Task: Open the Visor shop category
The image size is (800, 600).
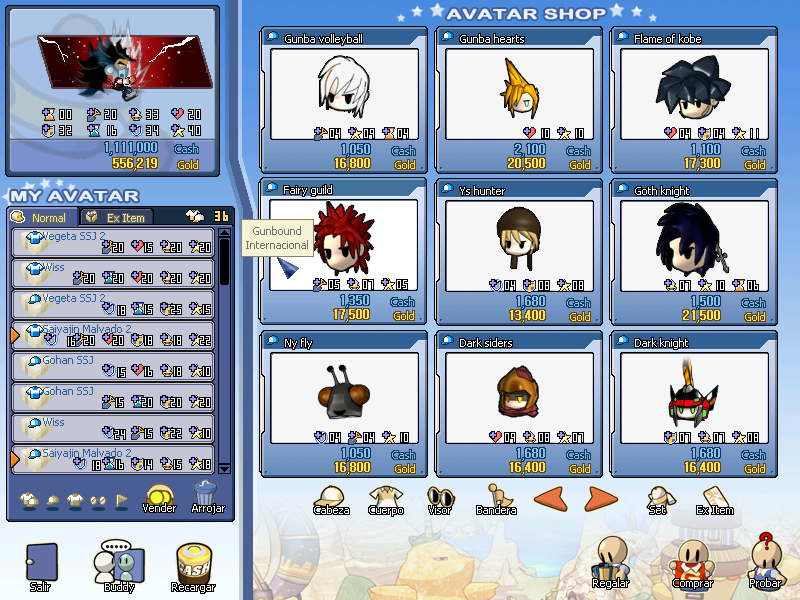Action: 440,499
